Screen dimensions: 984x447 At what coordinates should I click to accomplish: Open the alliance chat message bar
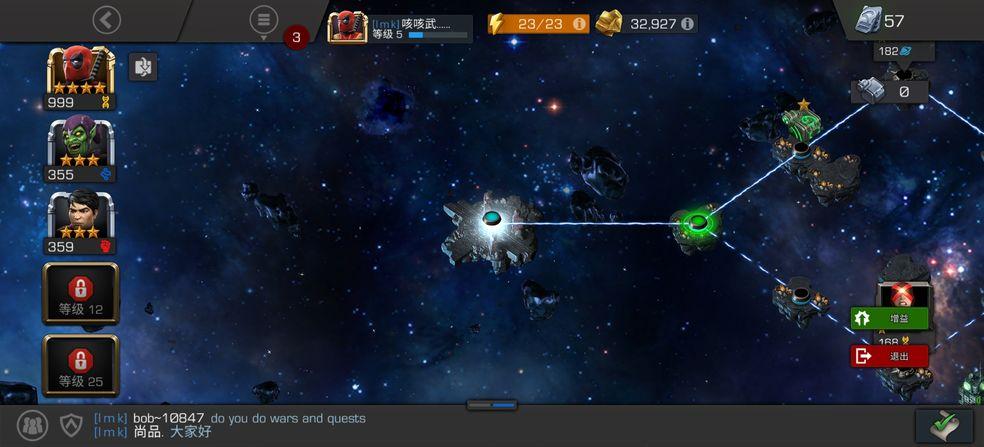pos(300,425)
